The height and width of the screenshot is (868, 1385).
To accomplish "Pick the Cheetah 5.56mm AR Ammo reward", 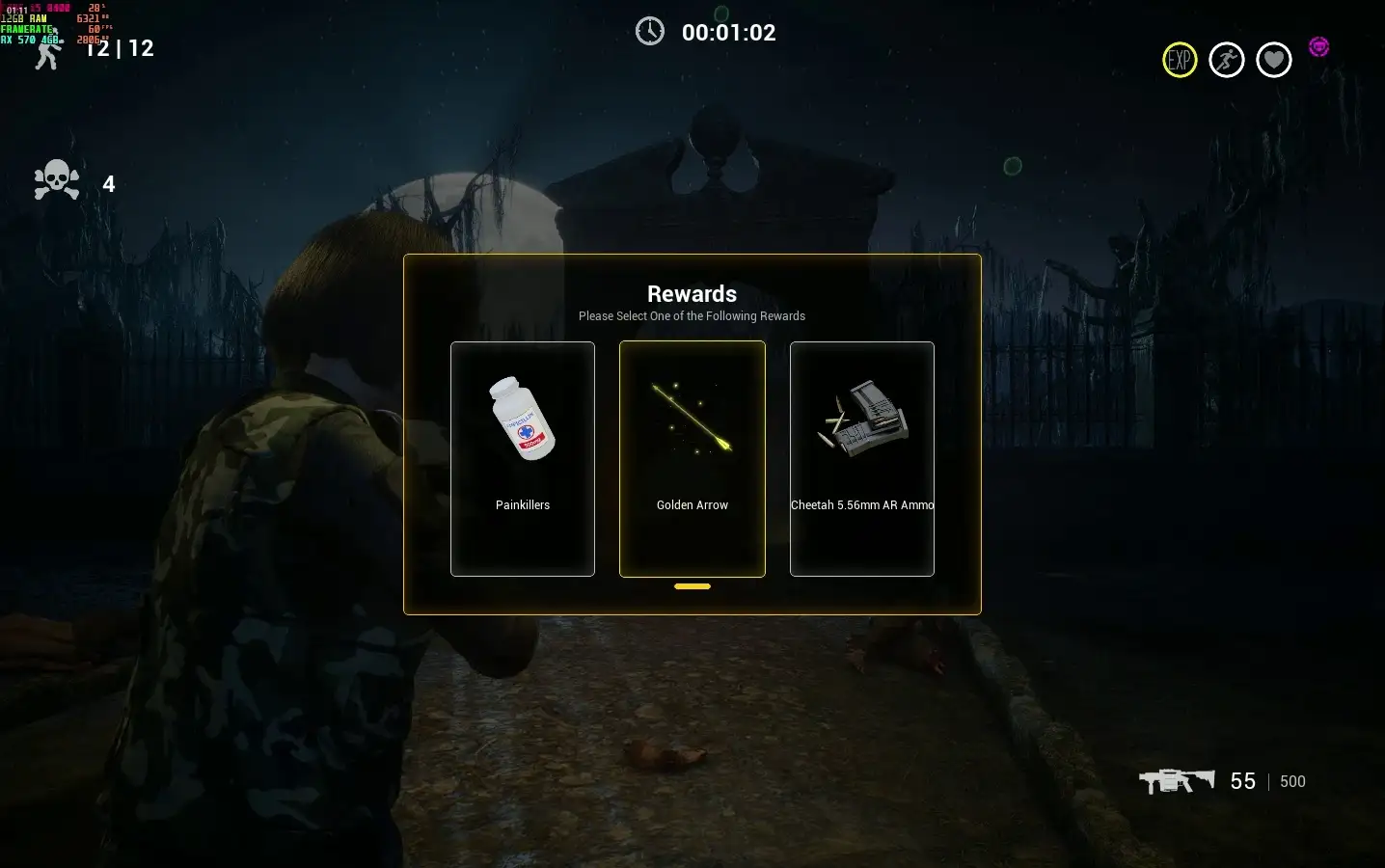I will tap(862, 459).
